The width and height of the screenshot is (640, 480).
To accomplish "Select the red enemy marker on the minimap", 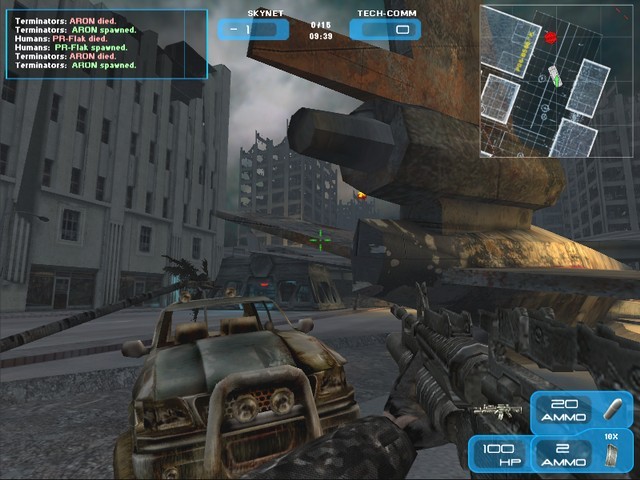I will click(550, 37).
